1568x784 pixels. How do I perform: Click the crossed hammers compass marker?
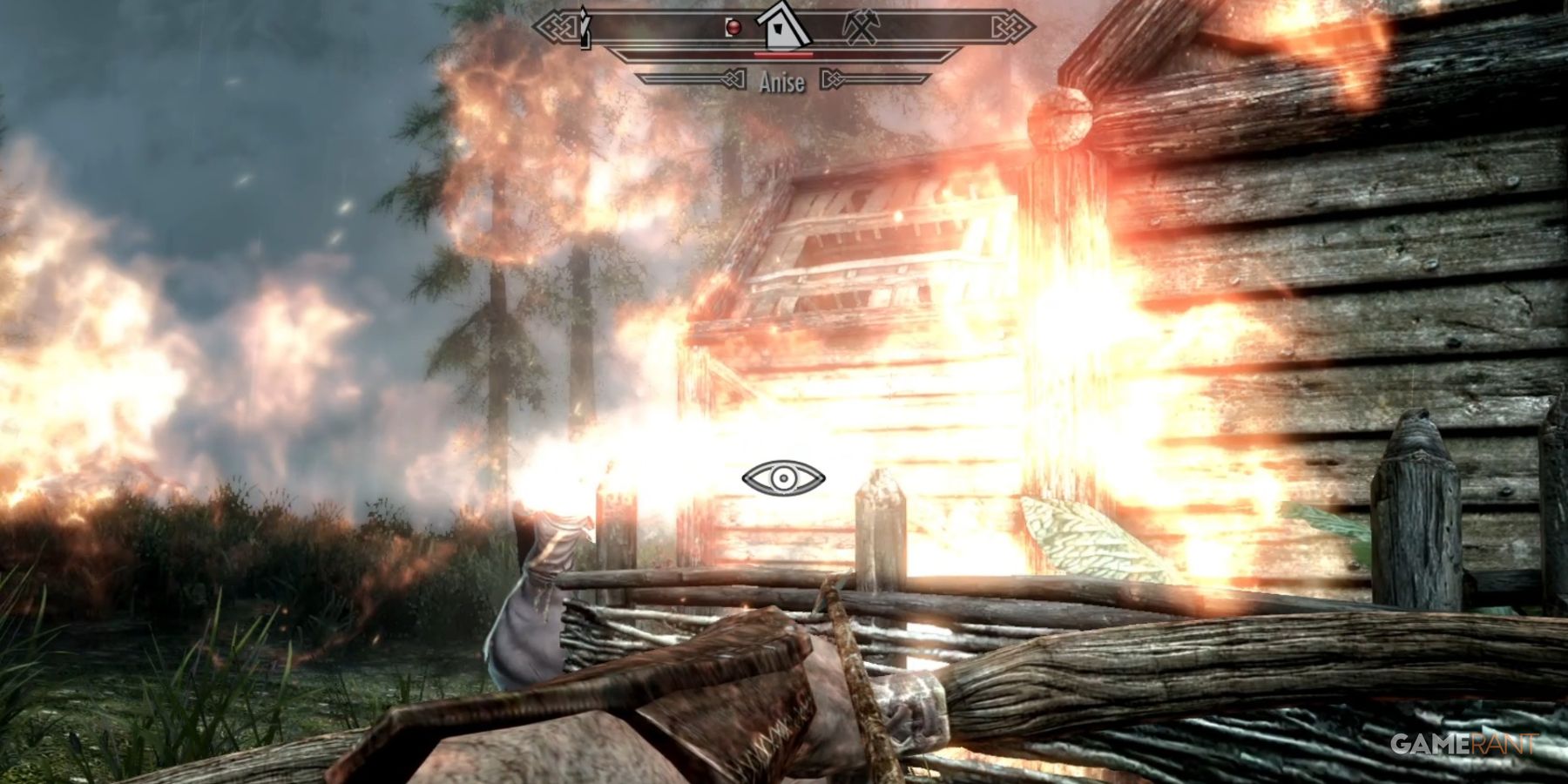click(862, 28)
